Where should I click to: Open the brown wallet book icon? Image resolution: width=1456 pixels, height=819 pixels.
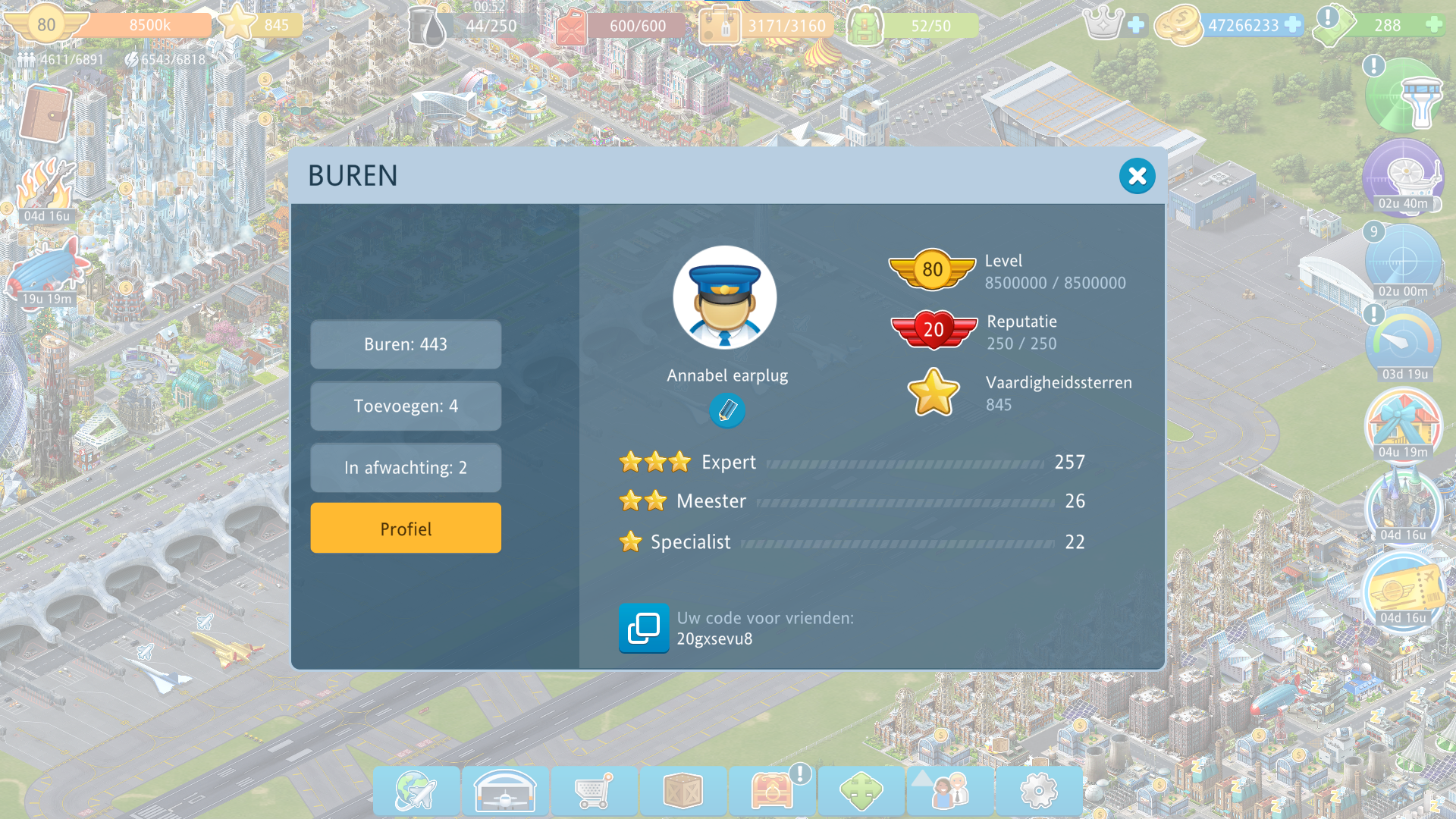point(45,114)
